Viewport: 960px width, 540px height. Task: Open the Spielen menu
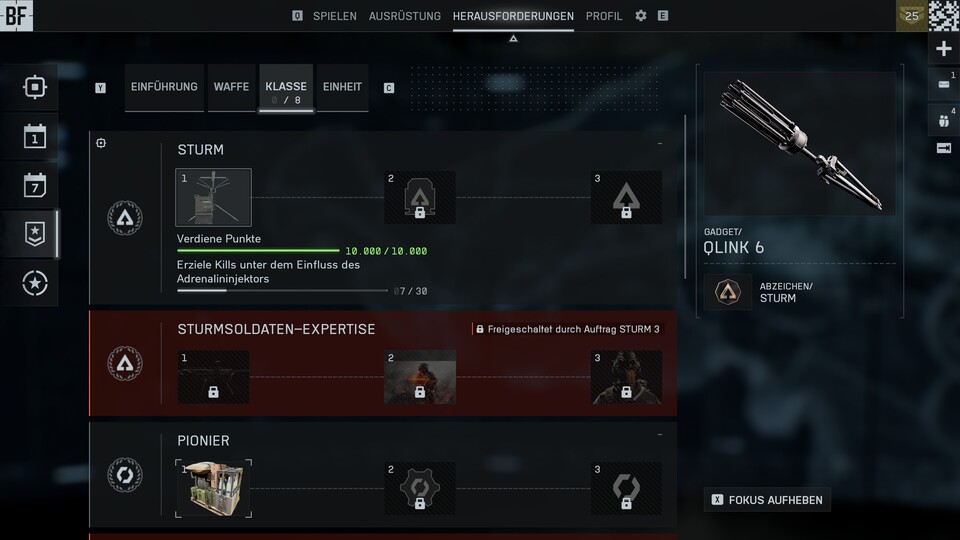[334, 16]
